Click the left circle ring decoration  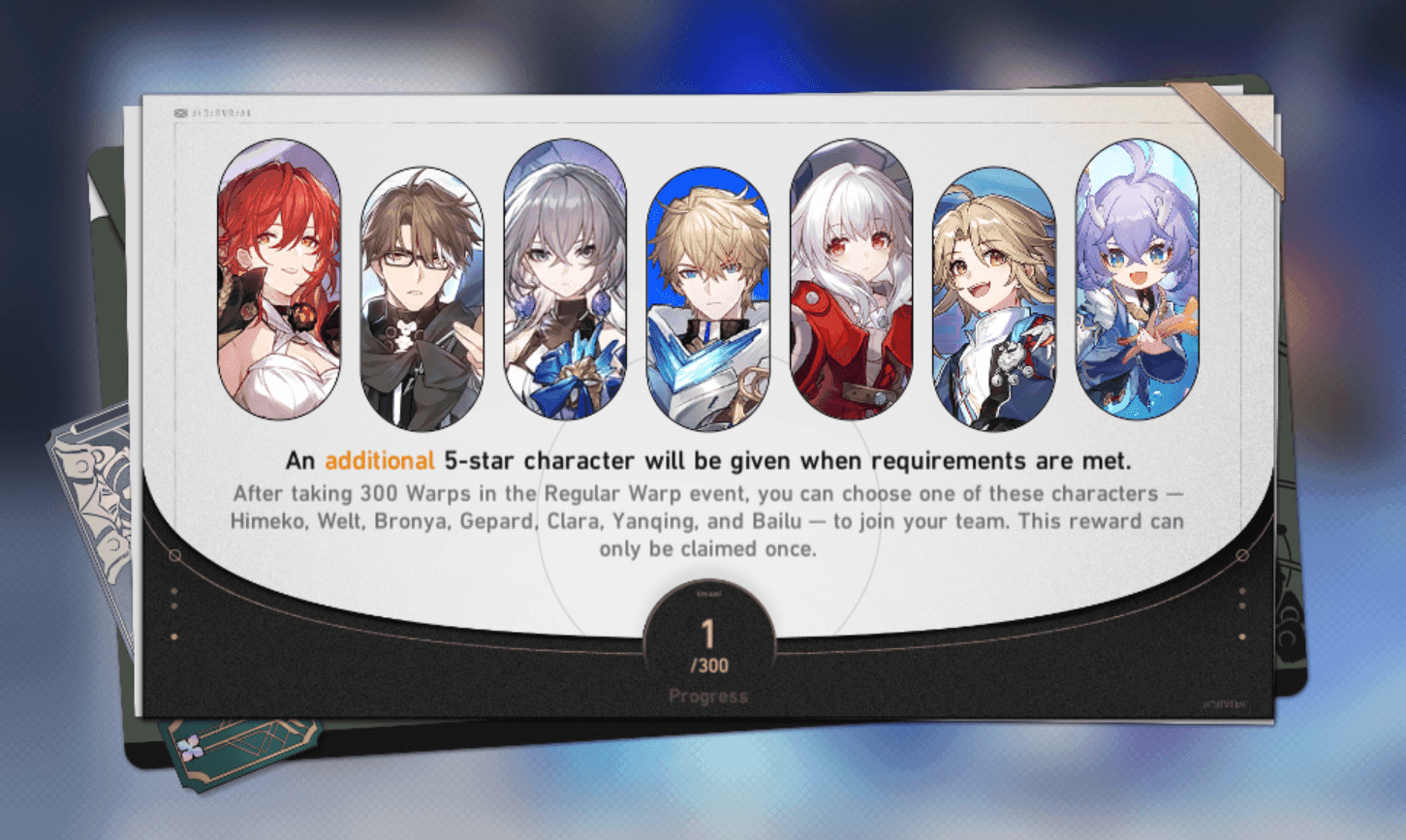(174, 555)
